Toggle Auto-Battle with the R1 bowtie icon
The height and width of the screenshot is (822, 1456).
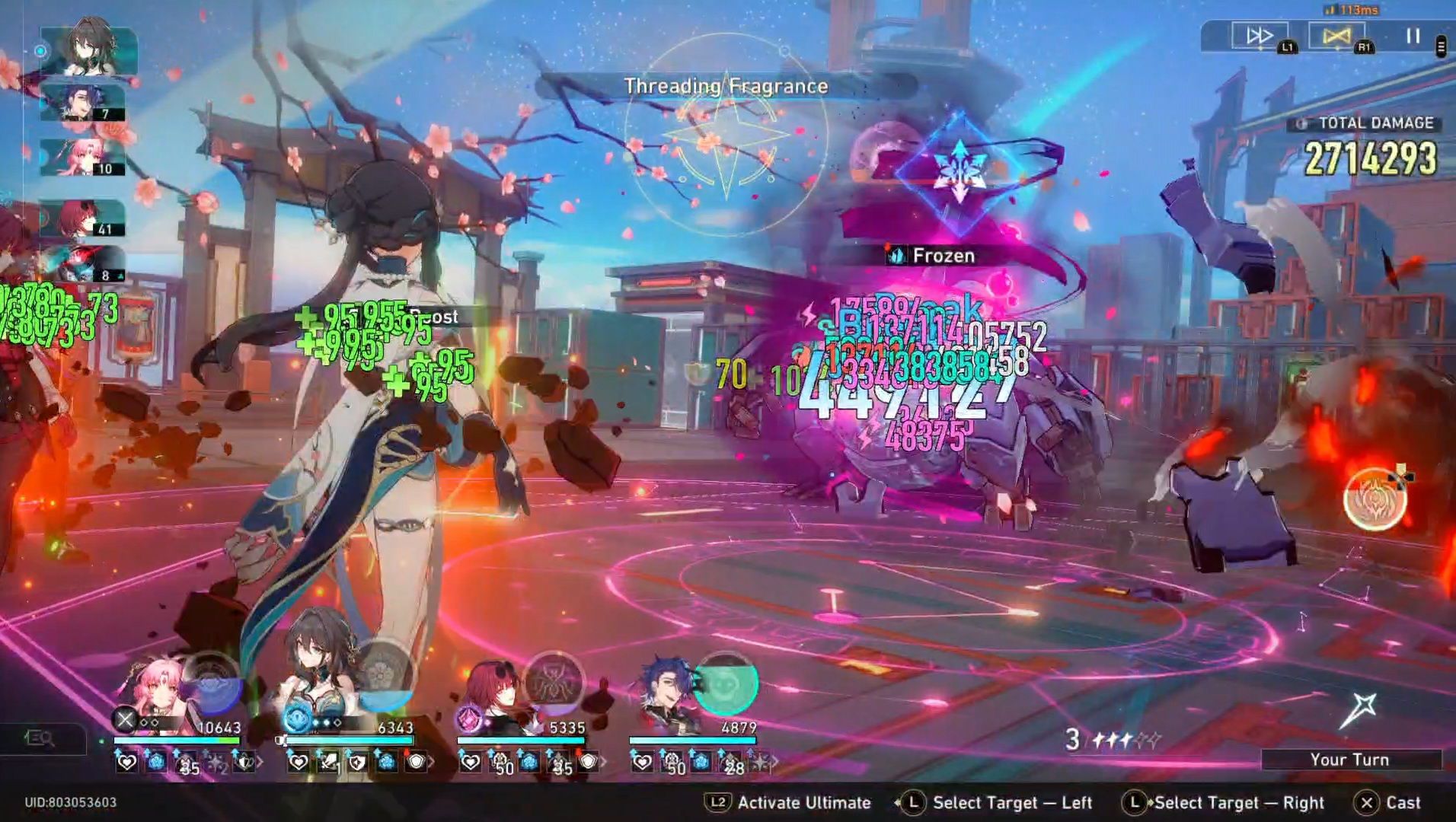point(1337,35)
